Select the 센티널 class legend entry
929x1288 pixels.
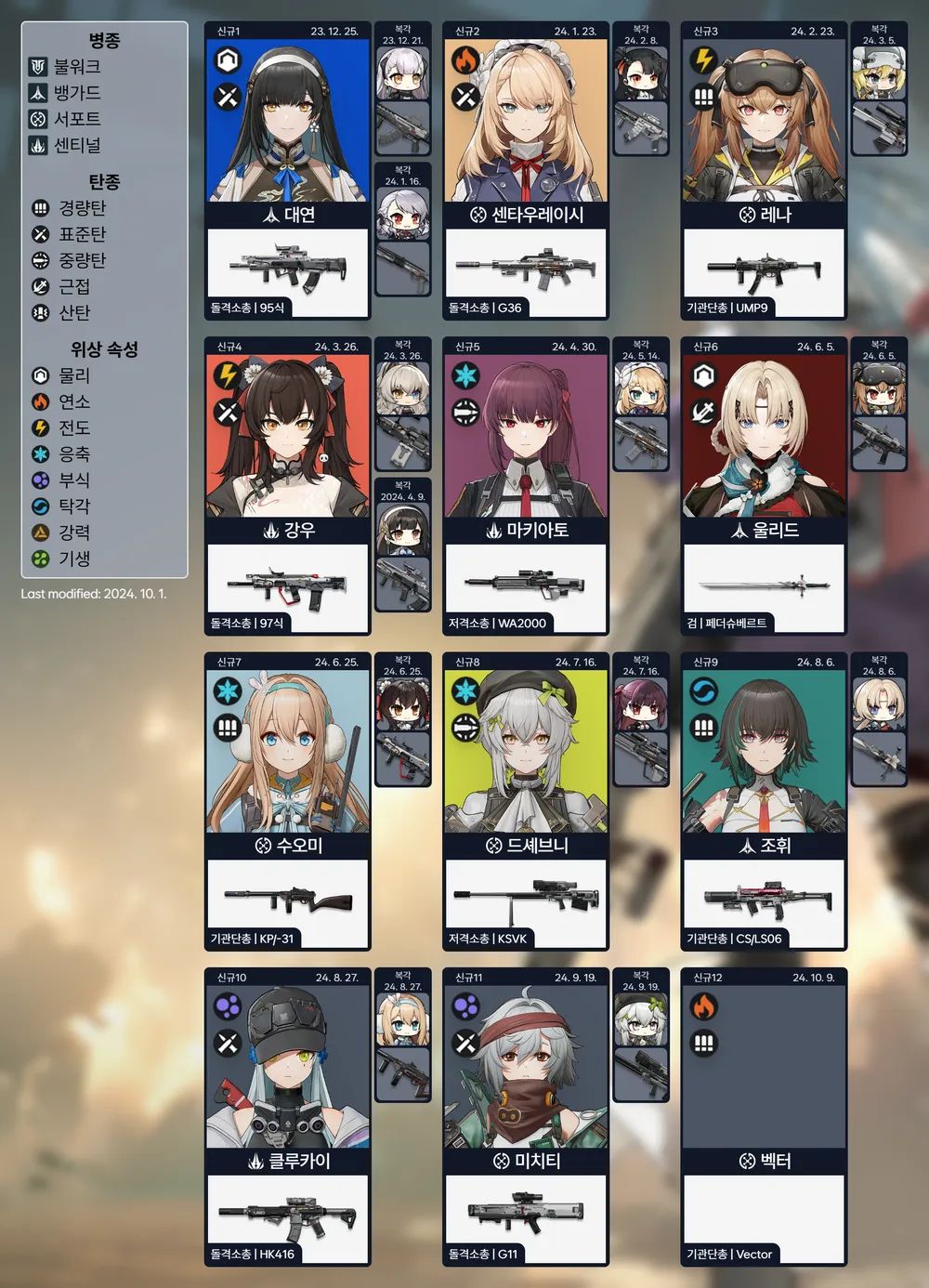tap(67, 145)
